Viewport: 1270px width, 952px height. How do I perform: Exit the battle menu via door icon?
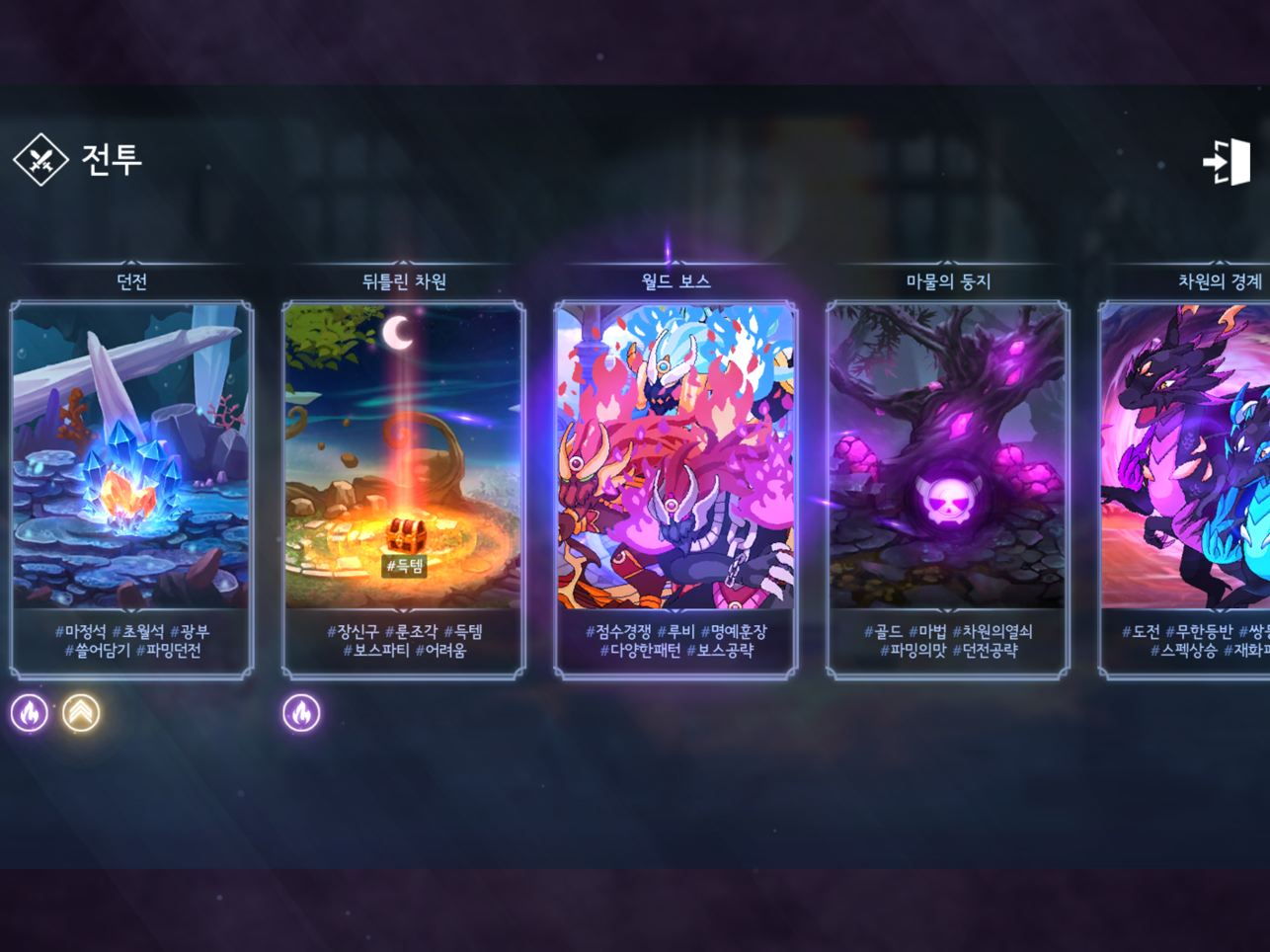(x=1226, y=162)
